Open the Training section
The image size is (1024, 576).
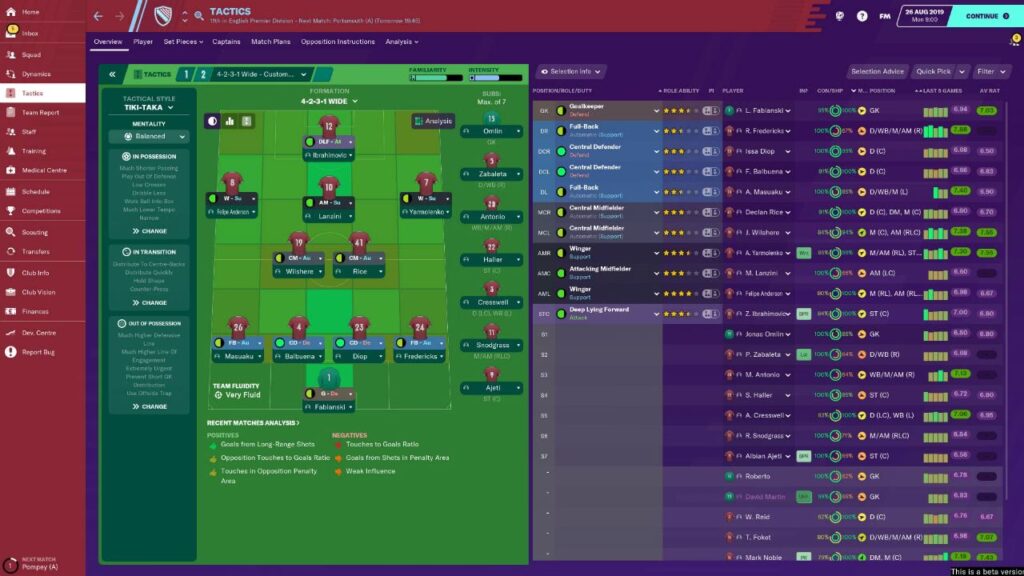33,150
